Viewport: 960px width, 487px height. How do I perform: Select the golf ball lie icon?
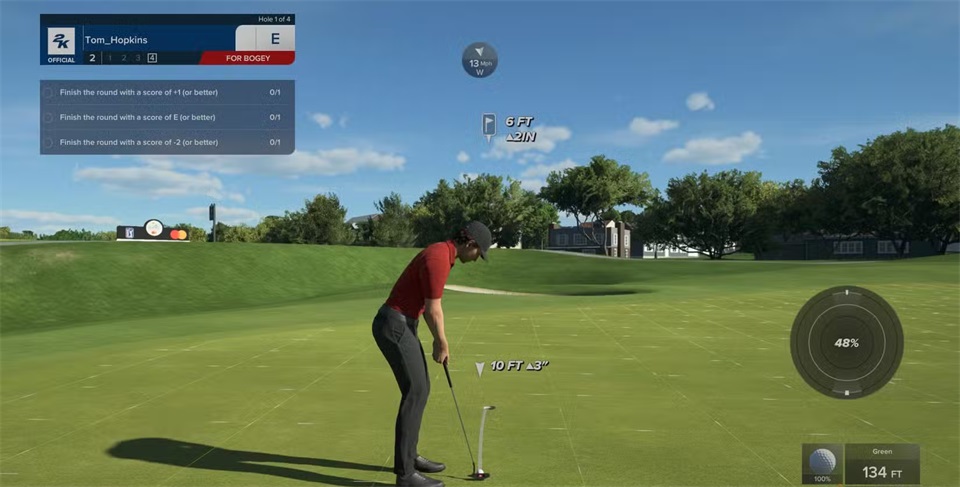(x=822, y=463)
